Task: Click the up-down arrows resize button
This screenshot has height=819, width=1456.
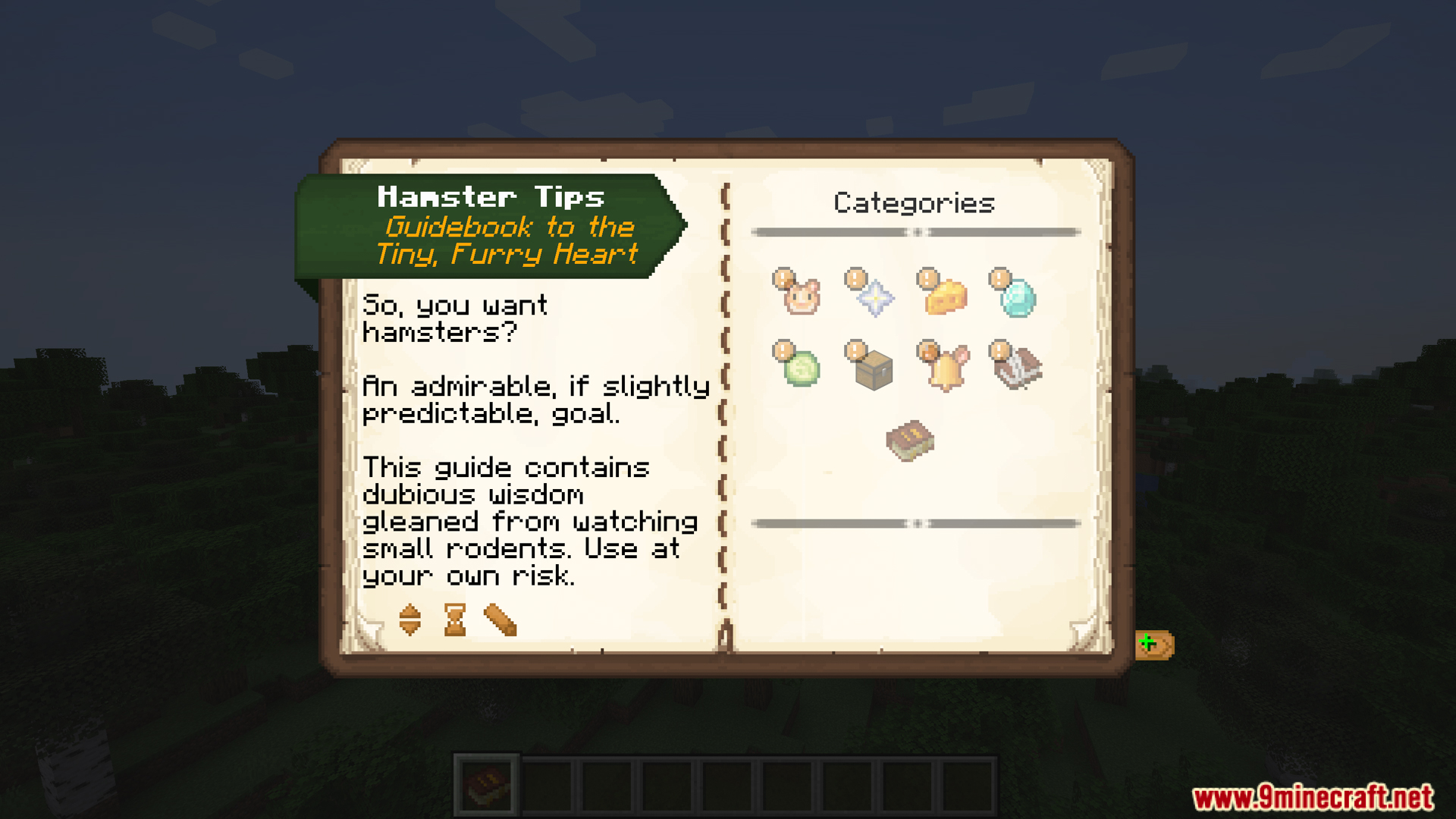Action: (409, 620)
